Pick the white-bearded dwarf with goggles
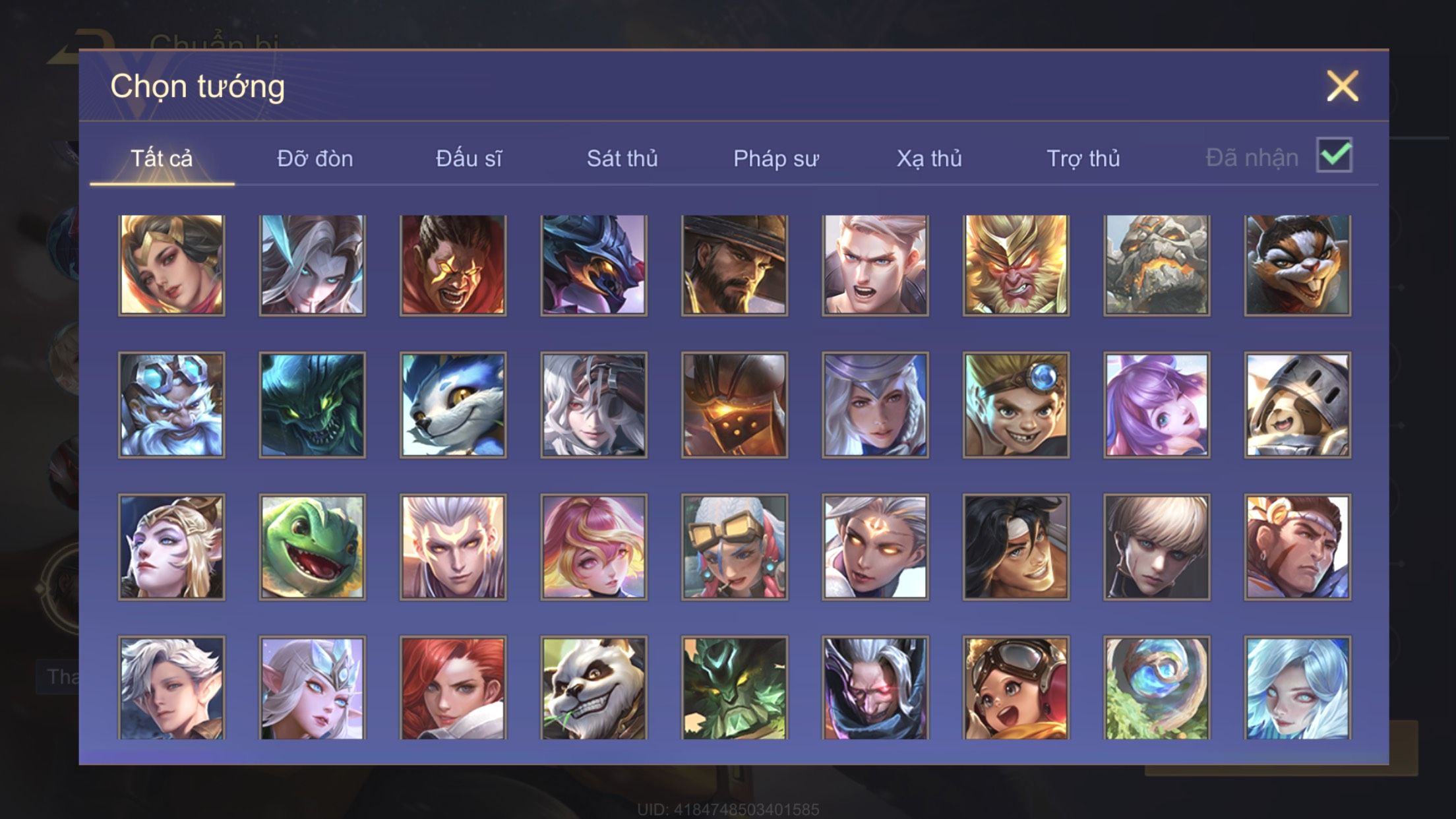Viewport: 1456px width, 819px height. pyautogui.click(x=171, y=405)
